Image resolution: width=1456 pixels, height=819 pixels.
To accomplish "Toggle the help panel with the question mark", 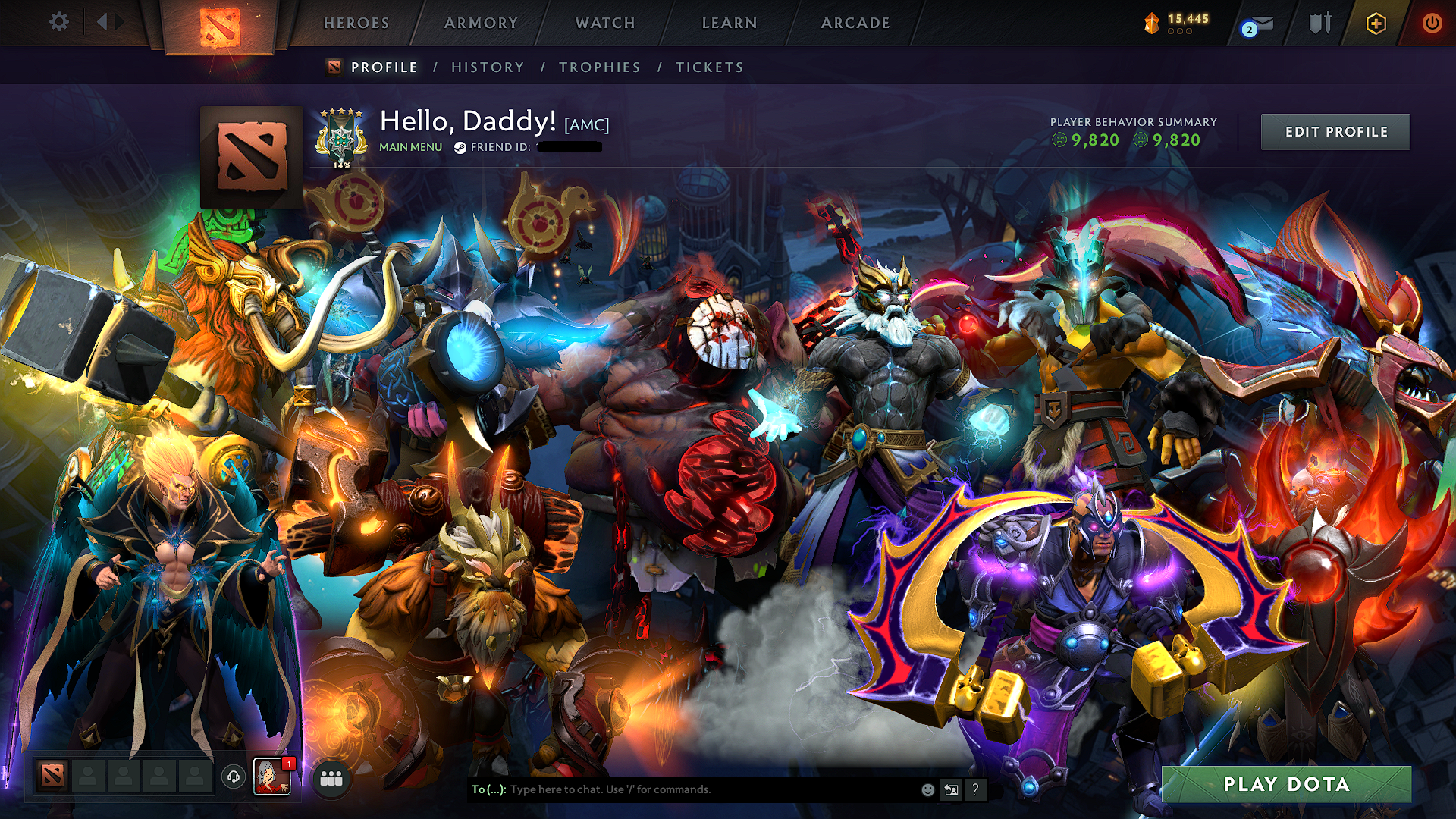I will 974,789.
